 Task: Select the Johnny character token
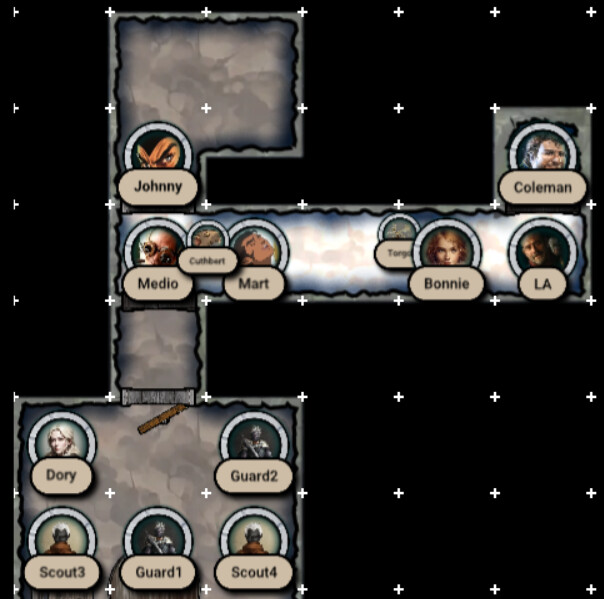158,157
